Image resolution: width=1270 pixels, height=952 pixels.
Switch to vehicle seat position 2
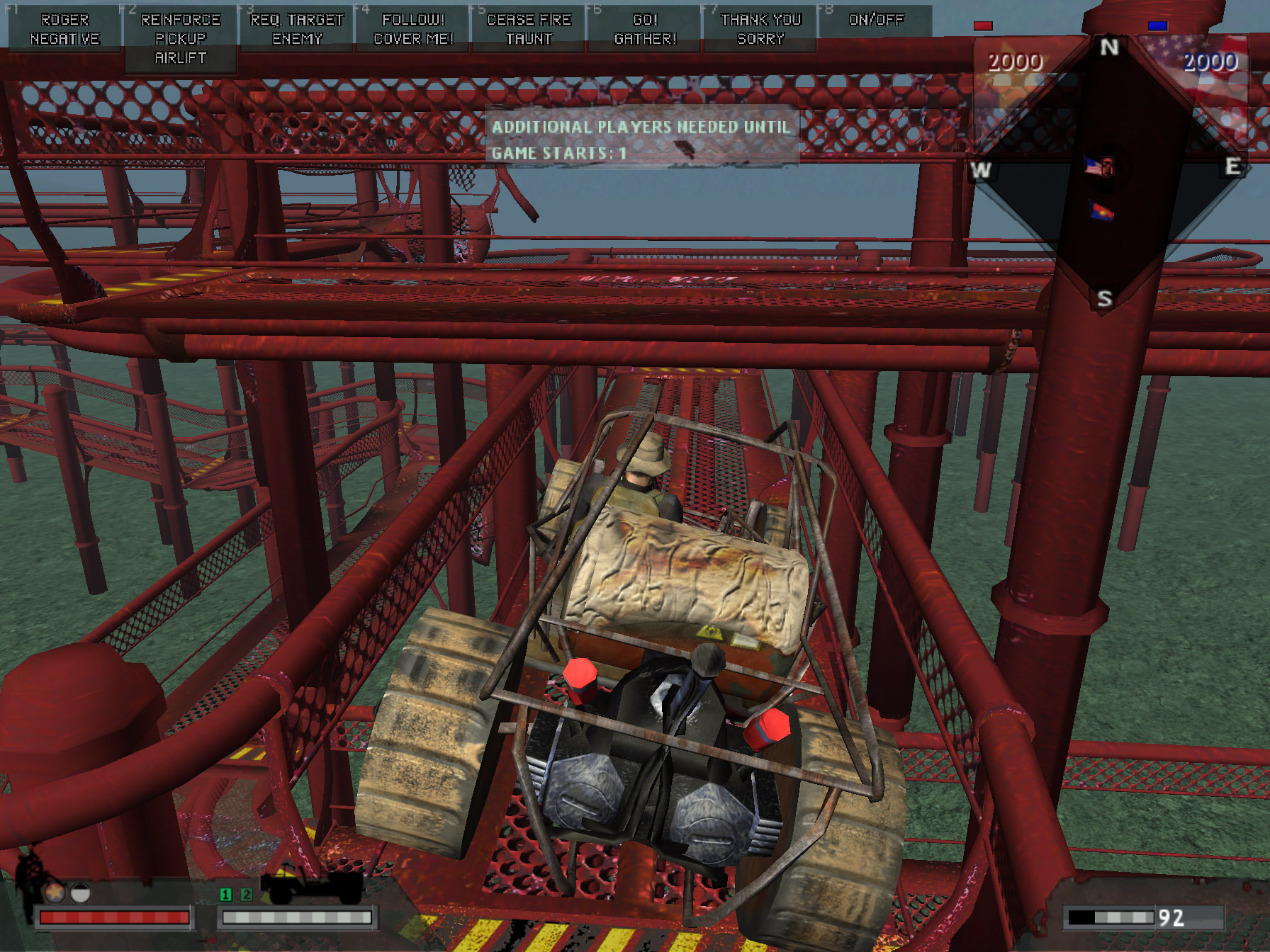click(246, 895)
